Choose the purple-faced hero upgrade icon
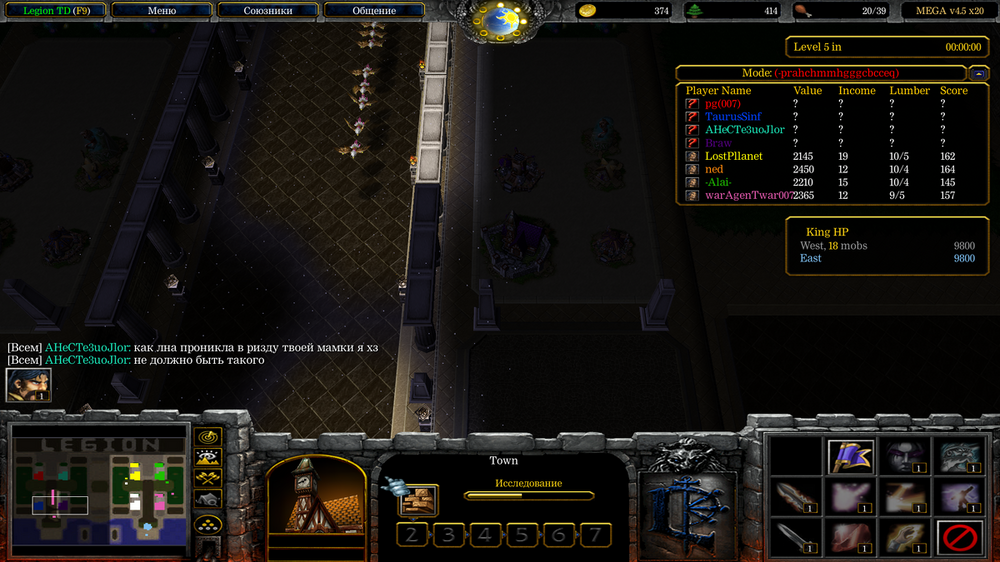 (x=904, y=457)
